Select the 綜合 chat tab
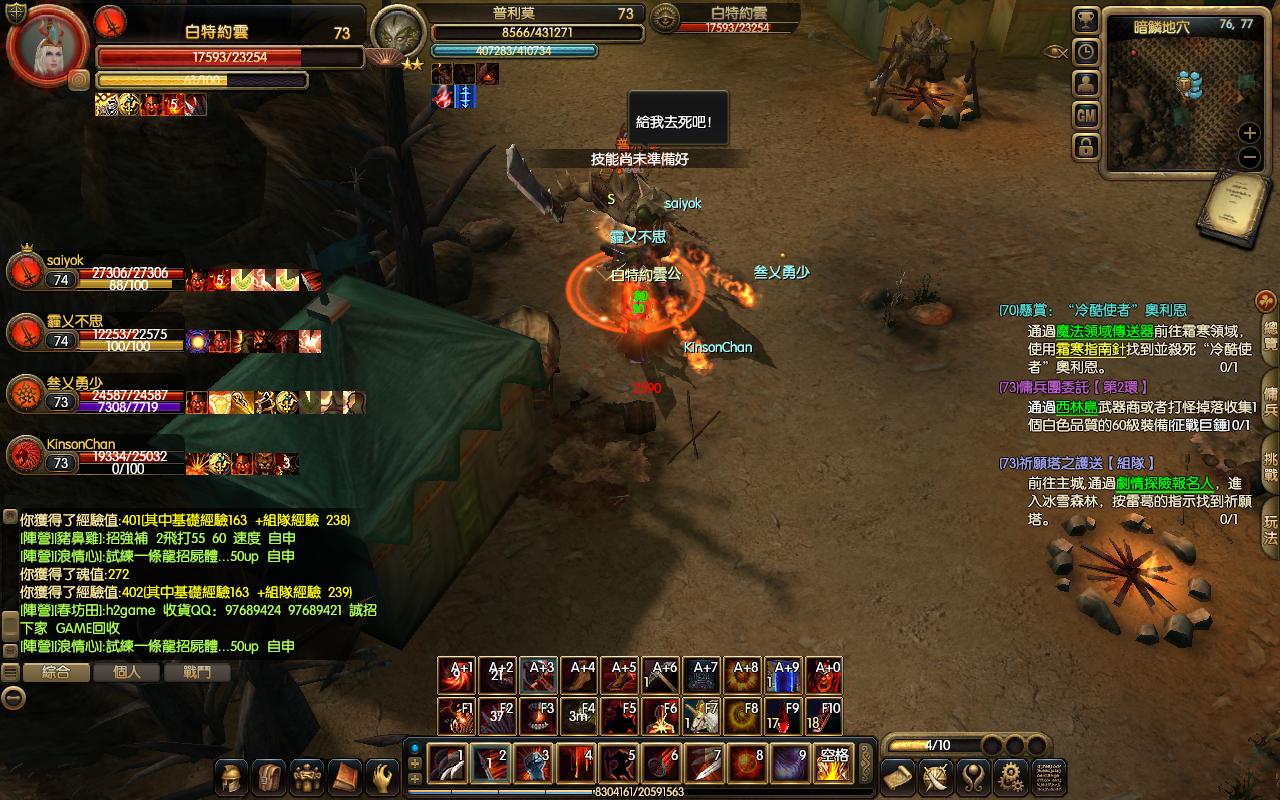Viewport: 1280px width, 800px height. 56,672
